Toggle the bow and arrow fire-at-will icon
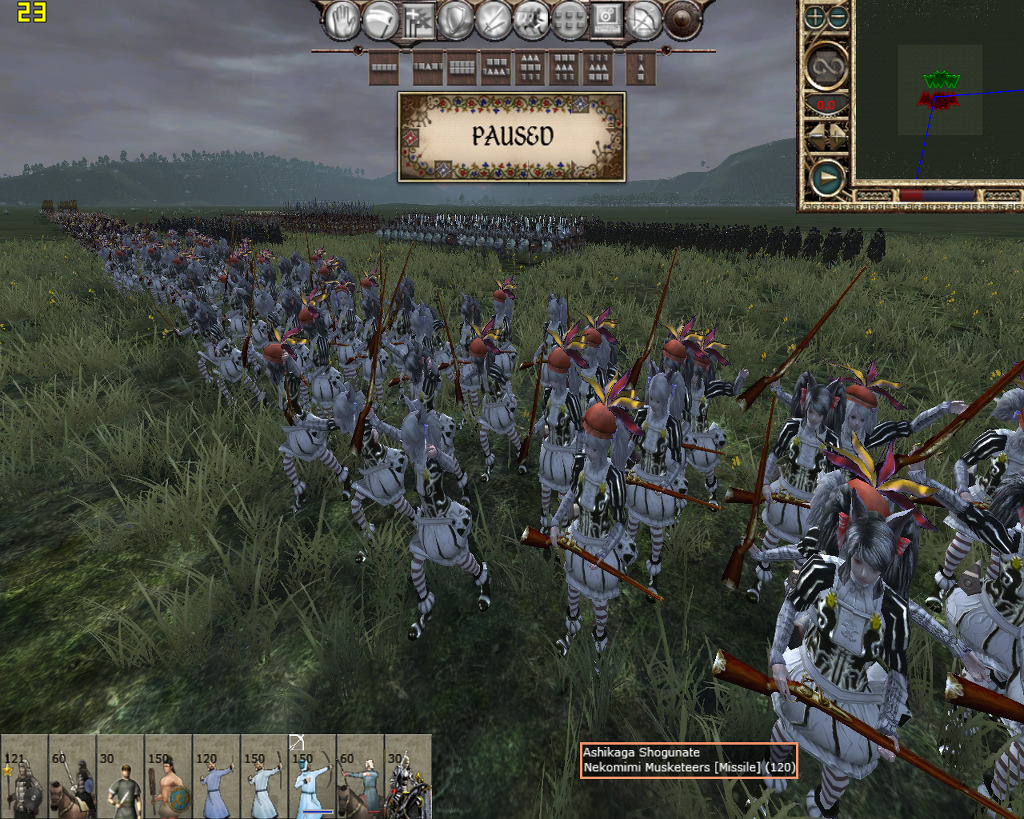 coord(645,19)
